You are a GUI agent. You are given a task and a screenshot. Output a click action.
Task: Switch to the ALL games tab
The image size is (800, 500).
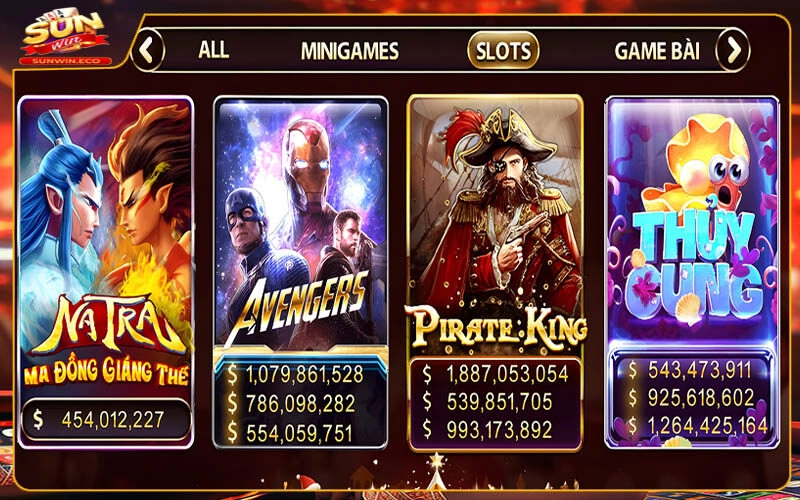point(213,49)
